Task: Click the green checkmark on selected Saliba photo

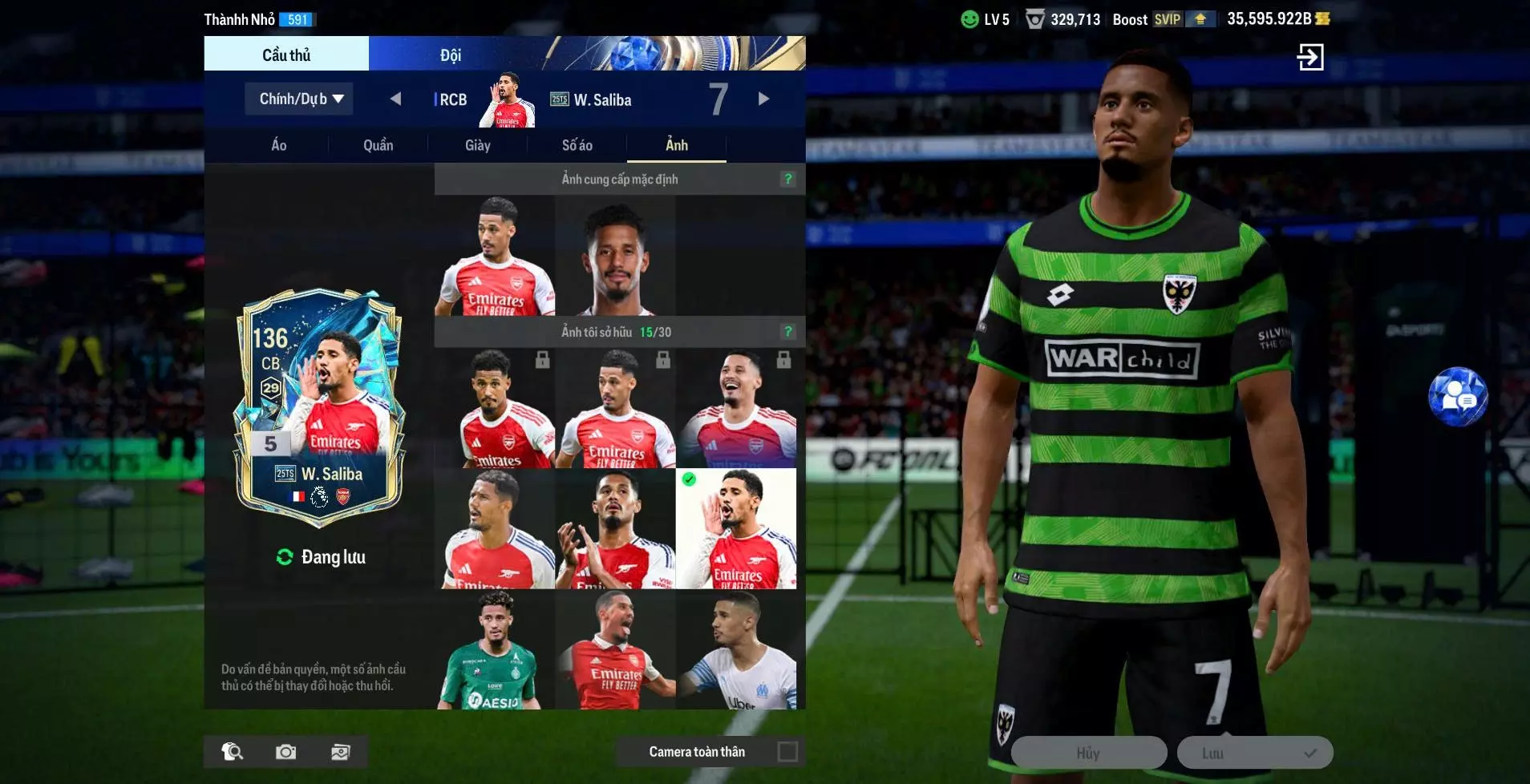Action: tap(688, 479)
